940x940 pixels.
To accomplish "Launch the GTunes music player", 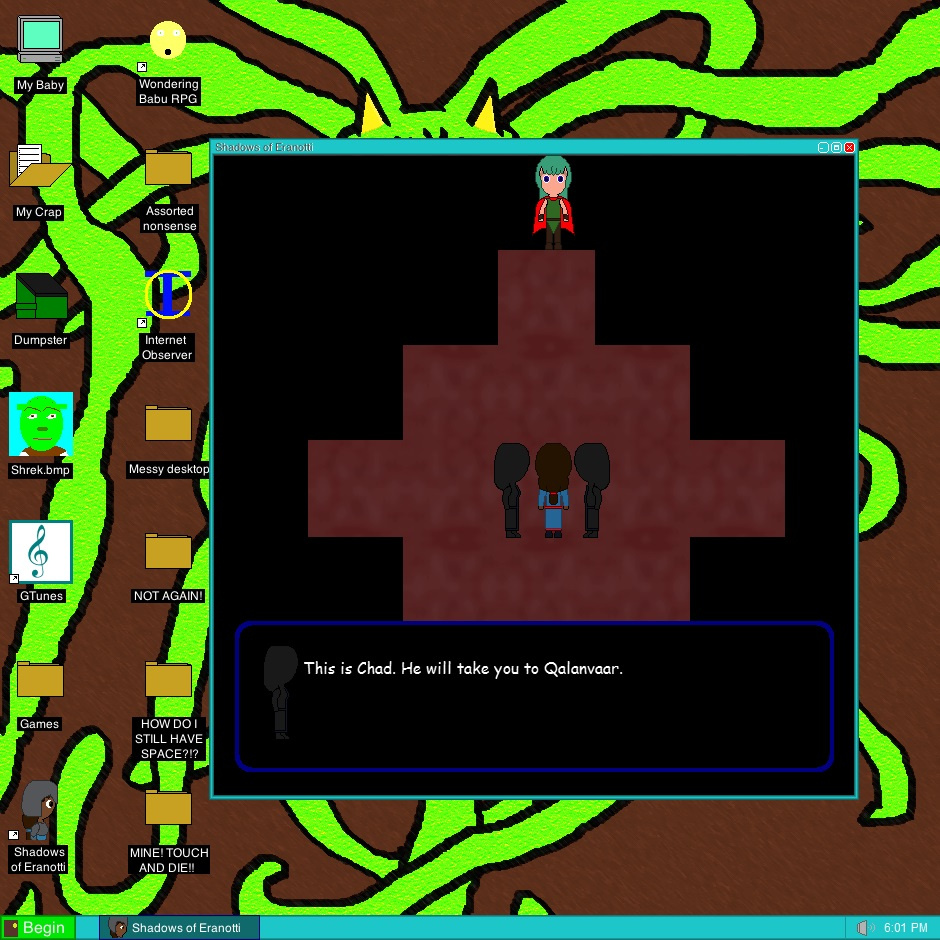I will coord(41,551).
